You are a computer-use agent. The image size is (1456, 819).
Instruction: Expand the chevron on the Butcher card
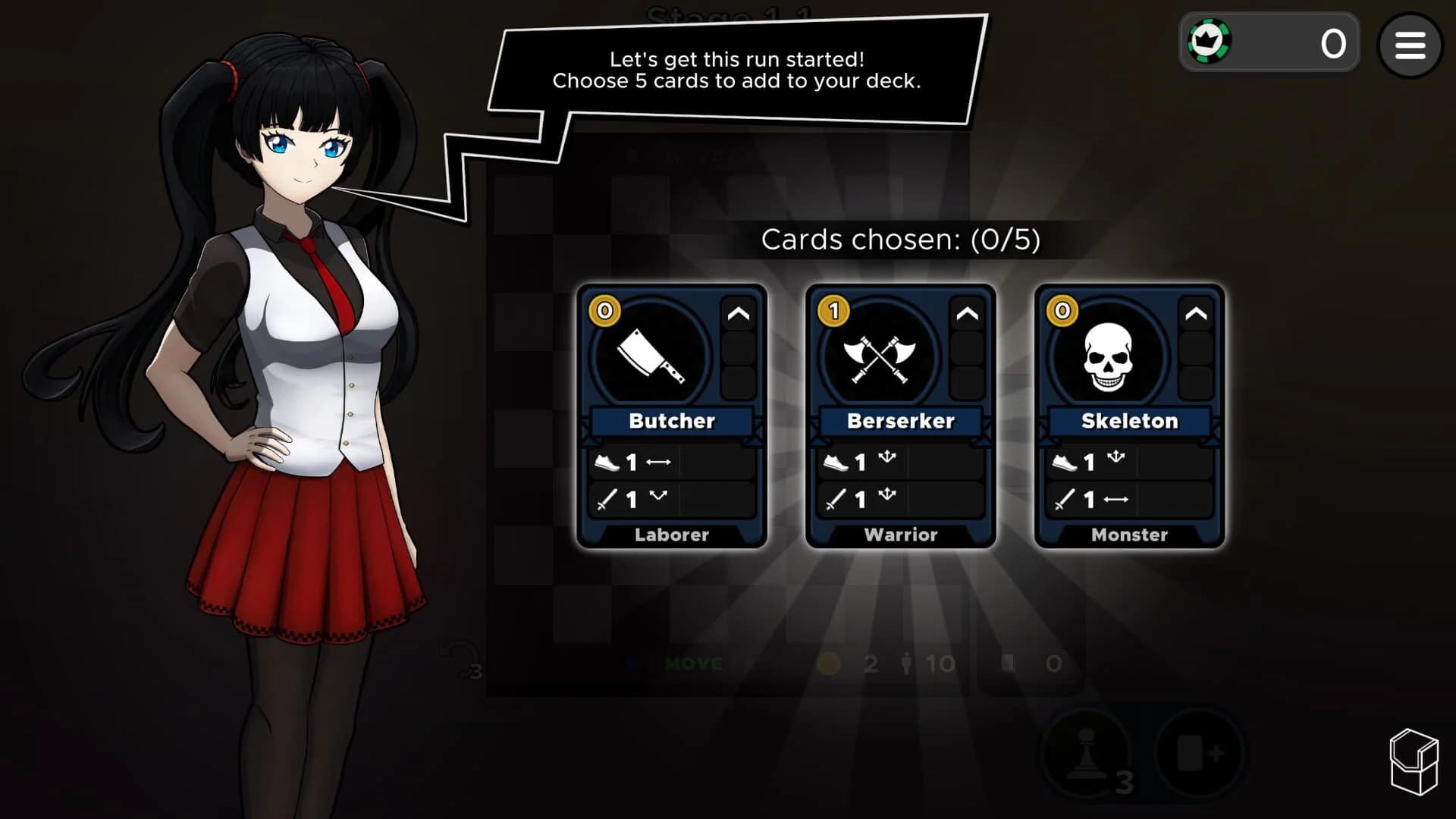click(x=739, y=313)
